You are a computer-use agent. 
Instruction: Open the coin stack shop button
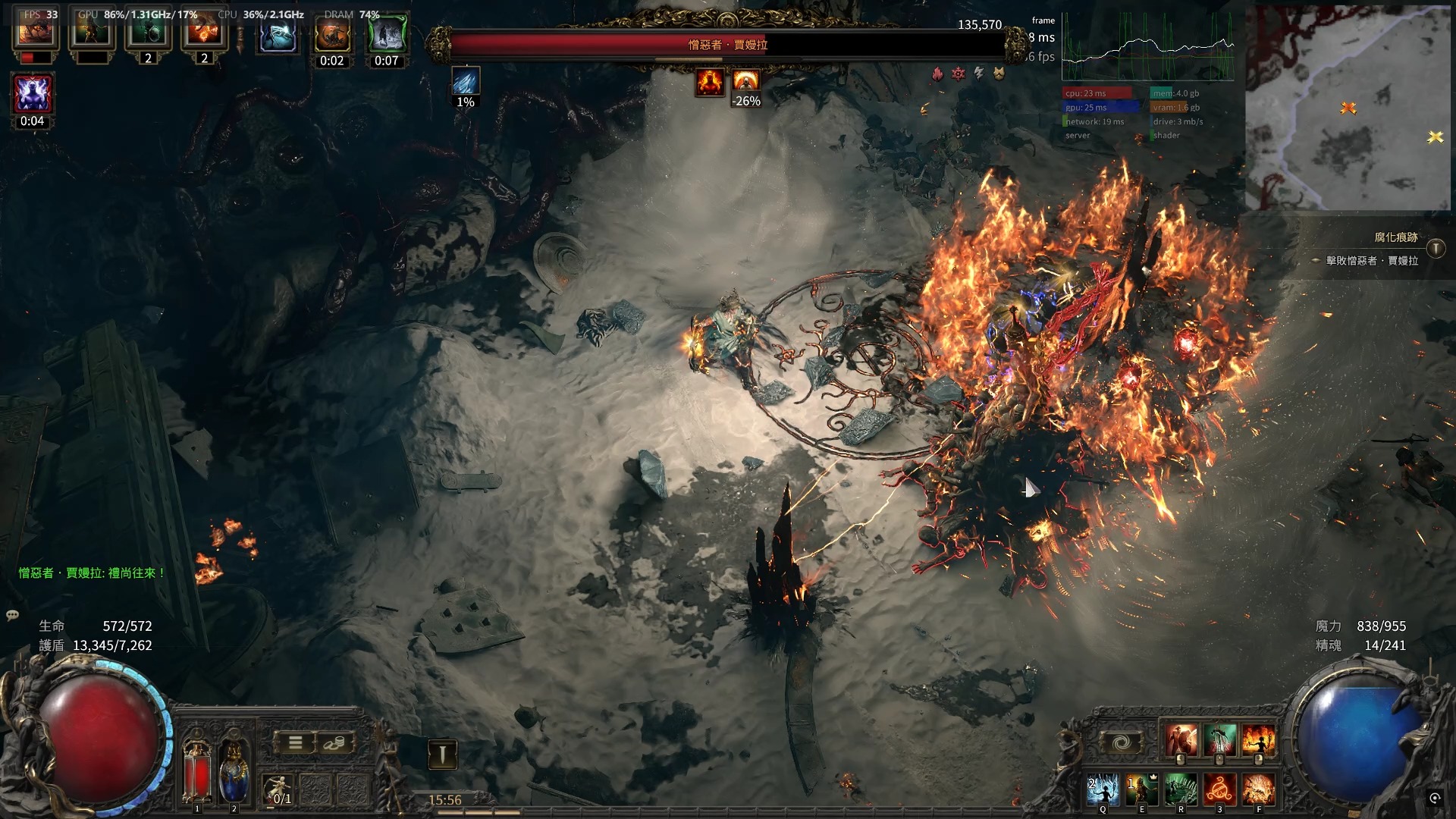pos(332,743)
